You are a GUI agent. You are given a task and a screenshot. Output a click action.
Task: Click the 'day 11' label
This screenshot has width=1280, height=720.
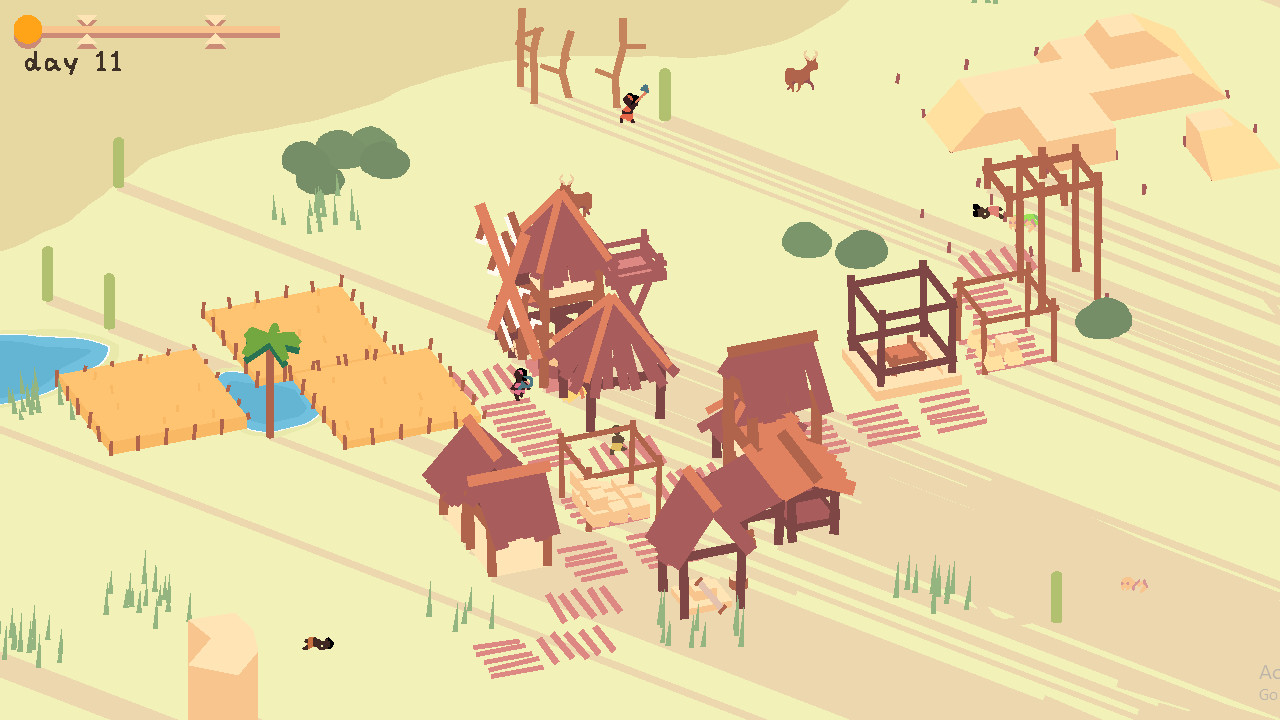(x=70, y=63)
